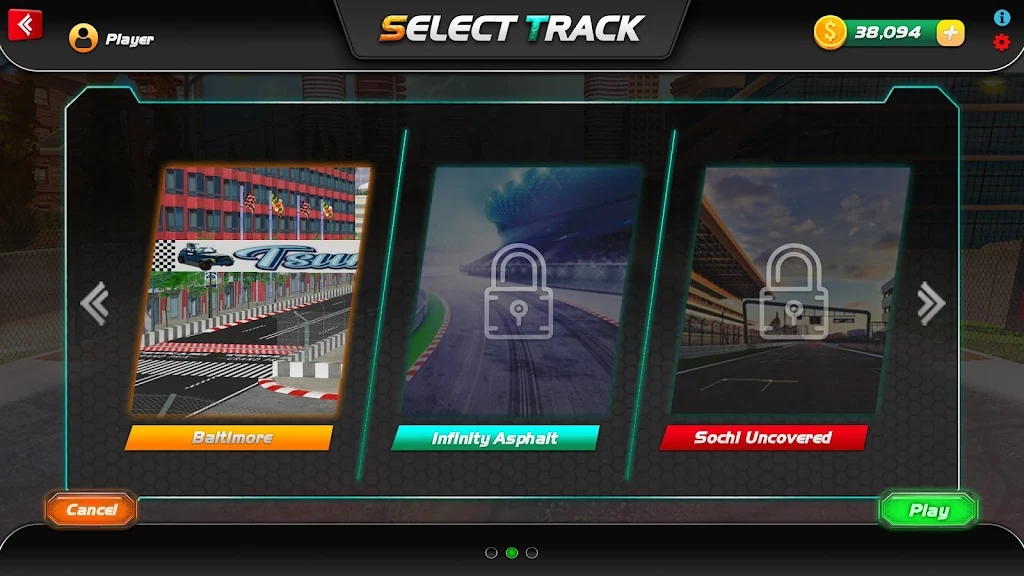Image resolution: width=1024 pixels, height=576 pixels.
Task: Jump to the third page dot
Action: 532,552
